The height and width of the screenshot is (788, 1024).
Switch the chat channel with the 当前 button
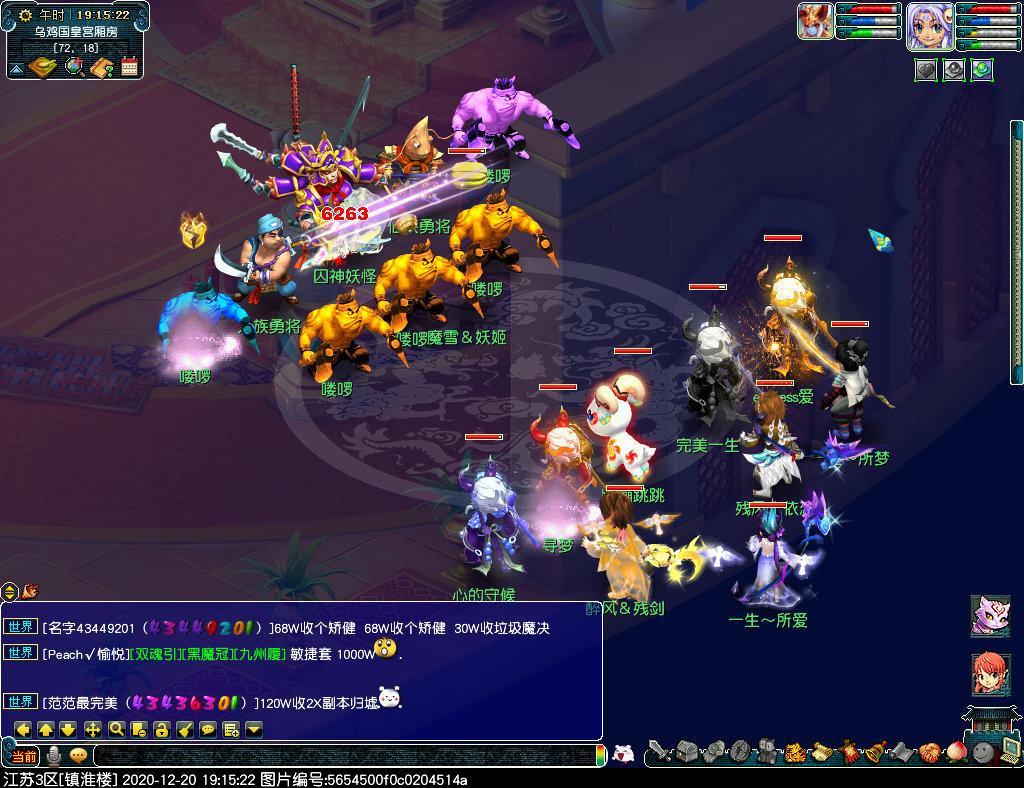pyautogui.click(x=24, y=755)
